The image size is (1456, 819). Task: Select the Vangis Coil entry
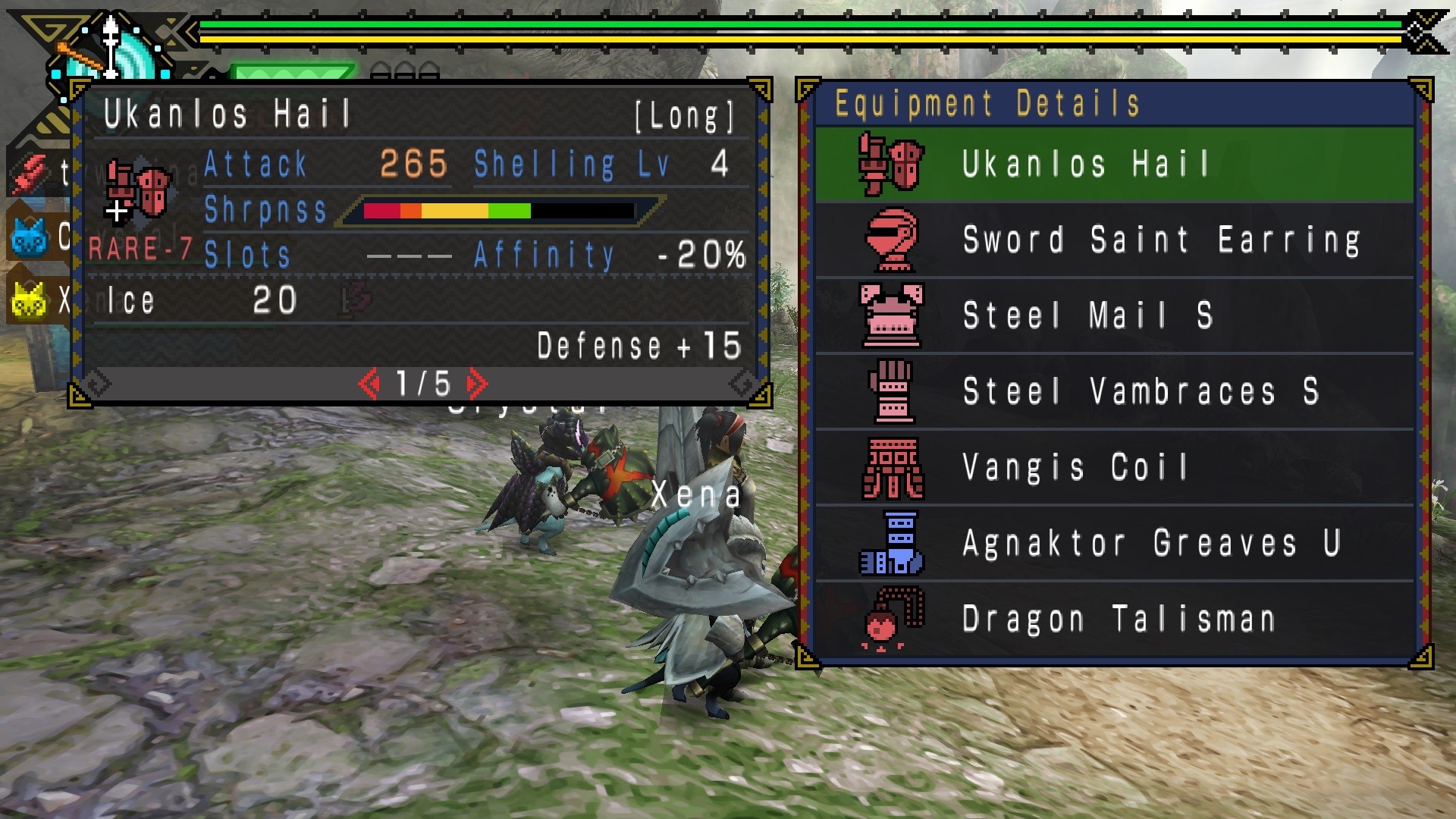pyautogui.click(x=1113, y=467)
